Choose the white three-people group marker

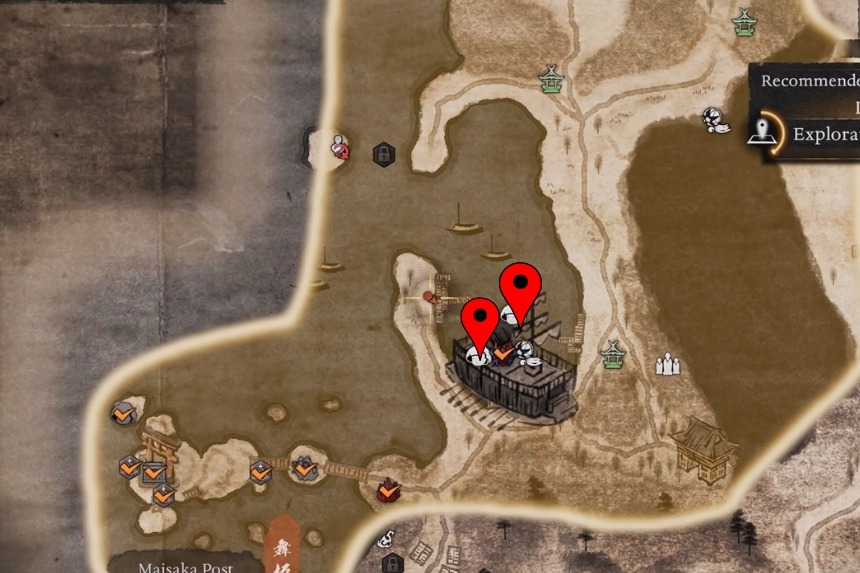667,364
